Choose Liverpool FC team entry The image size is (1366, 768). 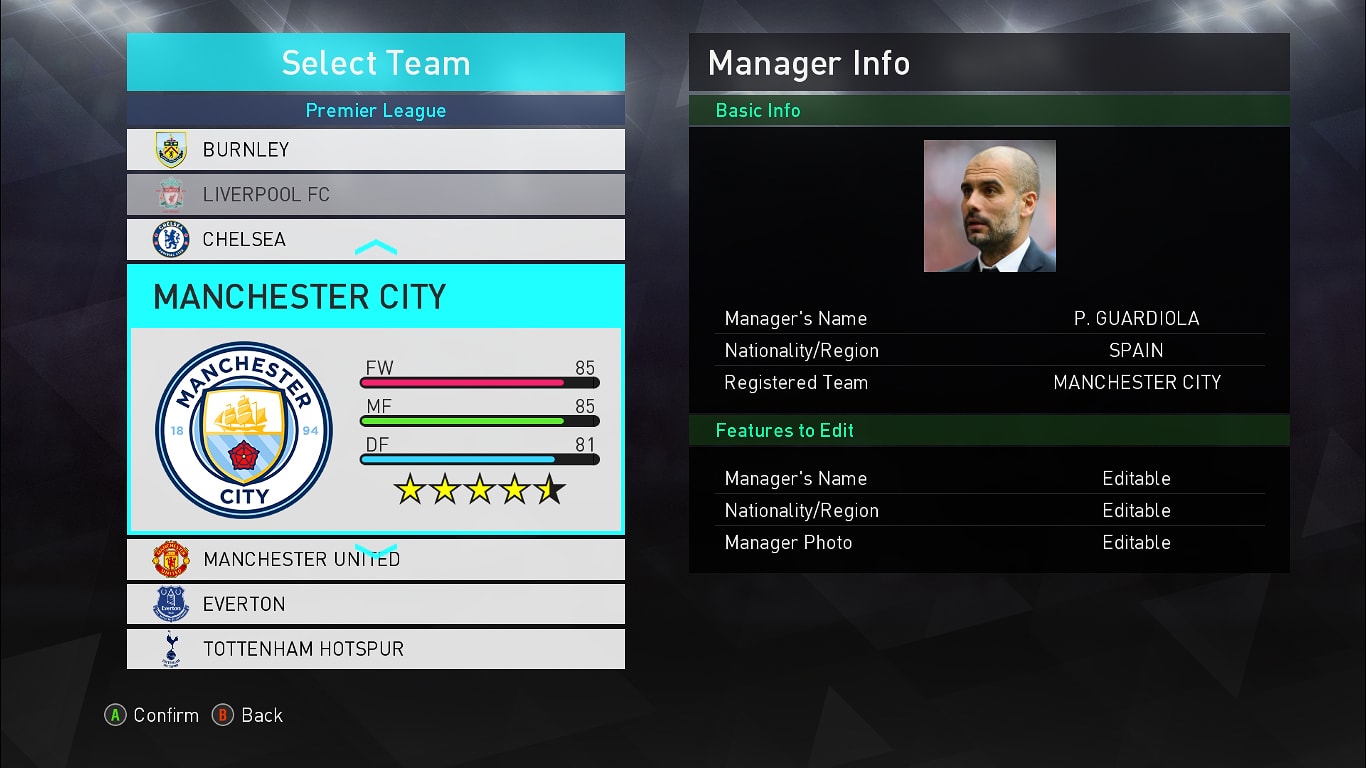[375, 194]
